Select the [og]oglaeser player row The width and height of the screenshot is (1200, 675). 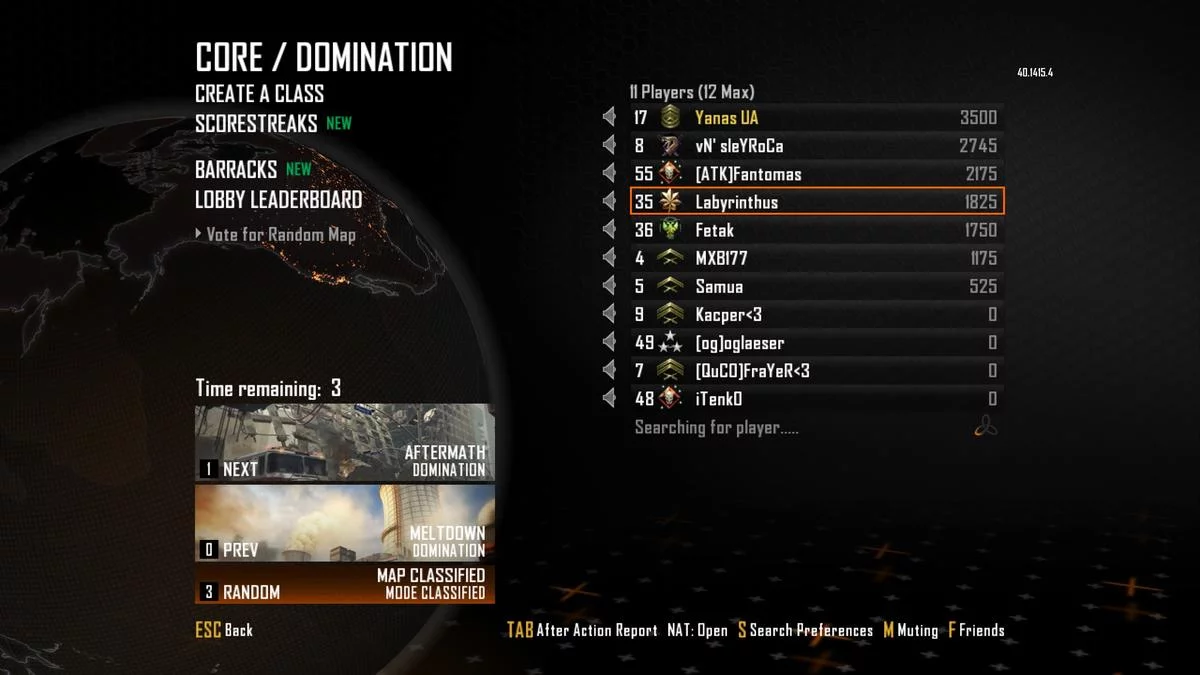pos(815,343)
